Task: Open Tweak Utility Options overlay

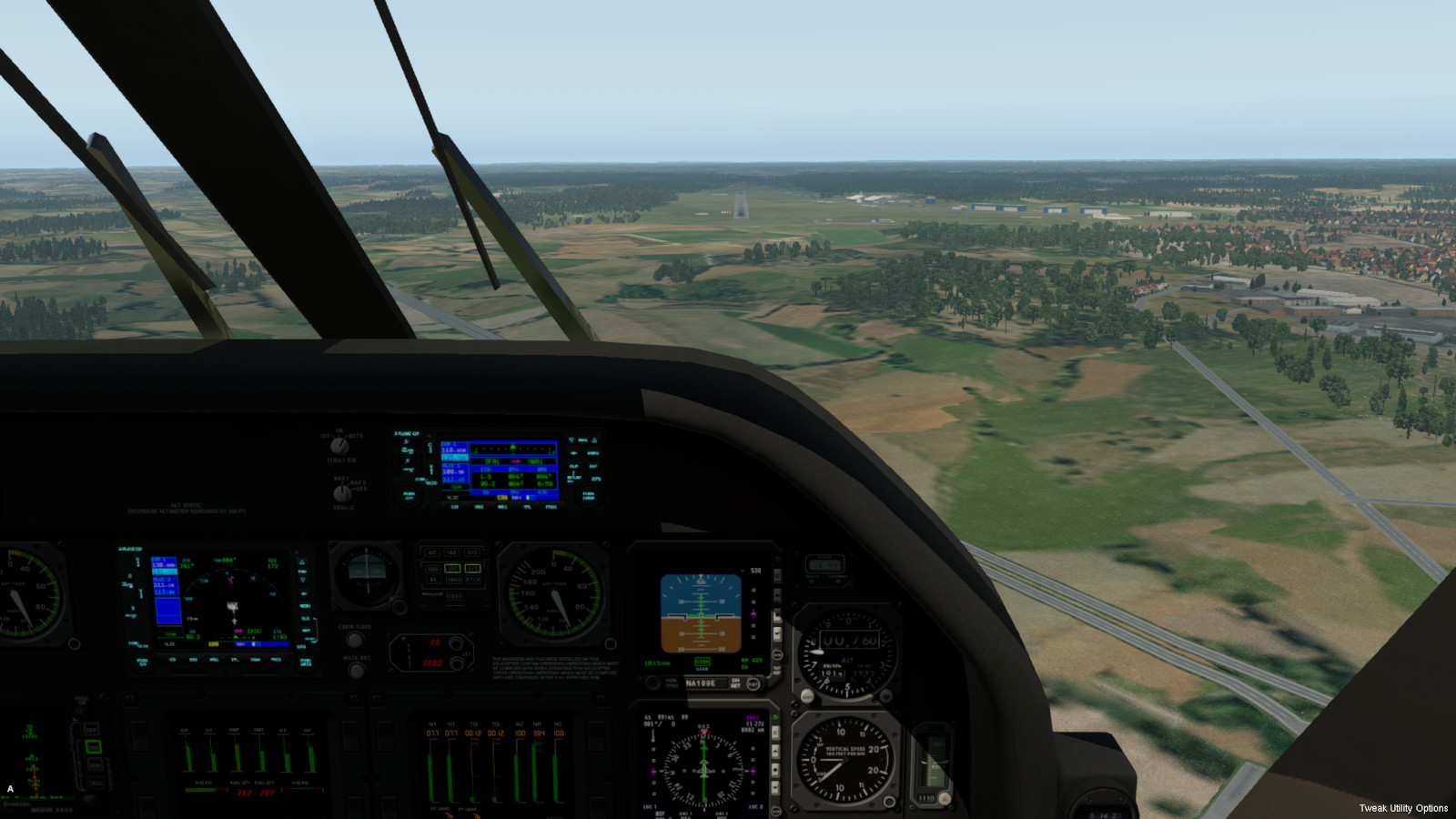Action: 1402,808
